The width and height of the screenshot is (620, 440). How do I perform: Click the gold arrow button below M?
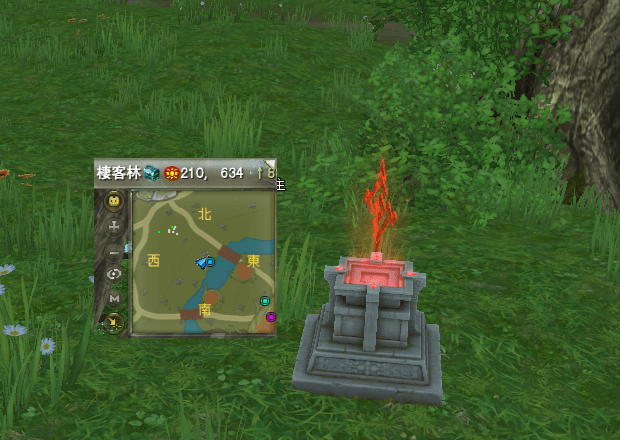click(114, 322)
